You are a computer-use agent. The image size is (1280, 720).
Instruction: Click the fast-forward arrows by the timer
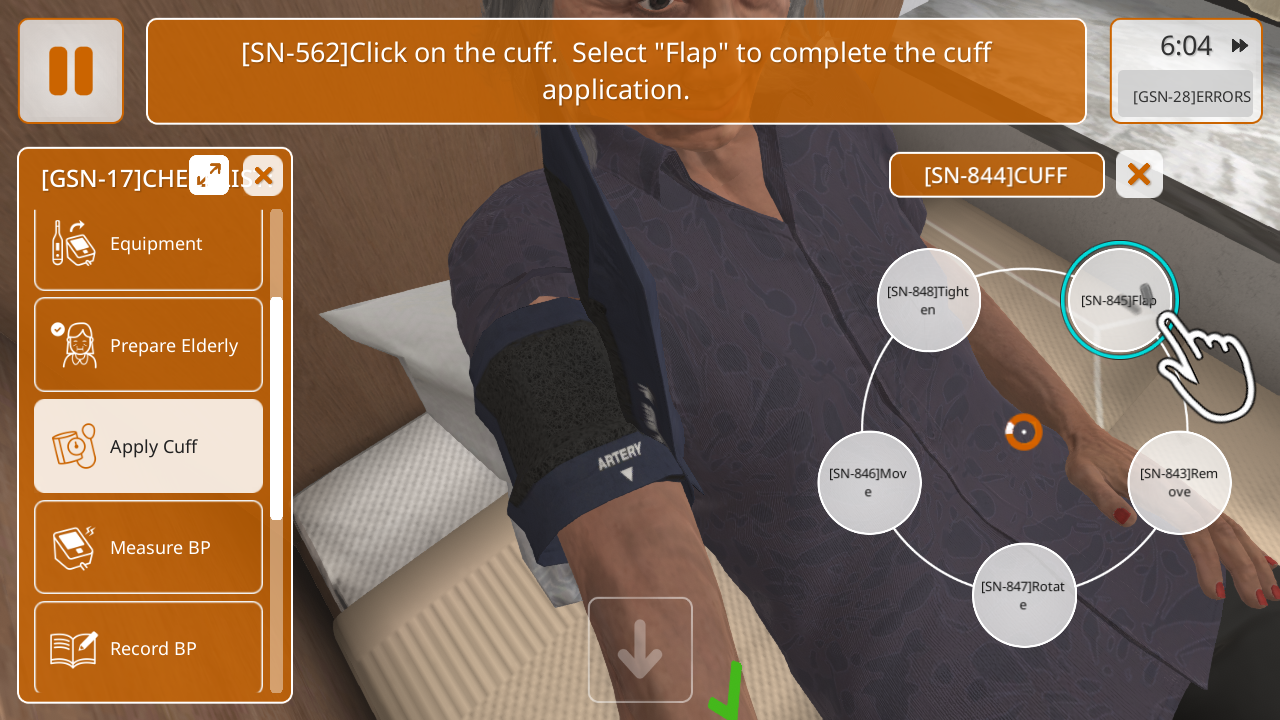coord(1240,46)
